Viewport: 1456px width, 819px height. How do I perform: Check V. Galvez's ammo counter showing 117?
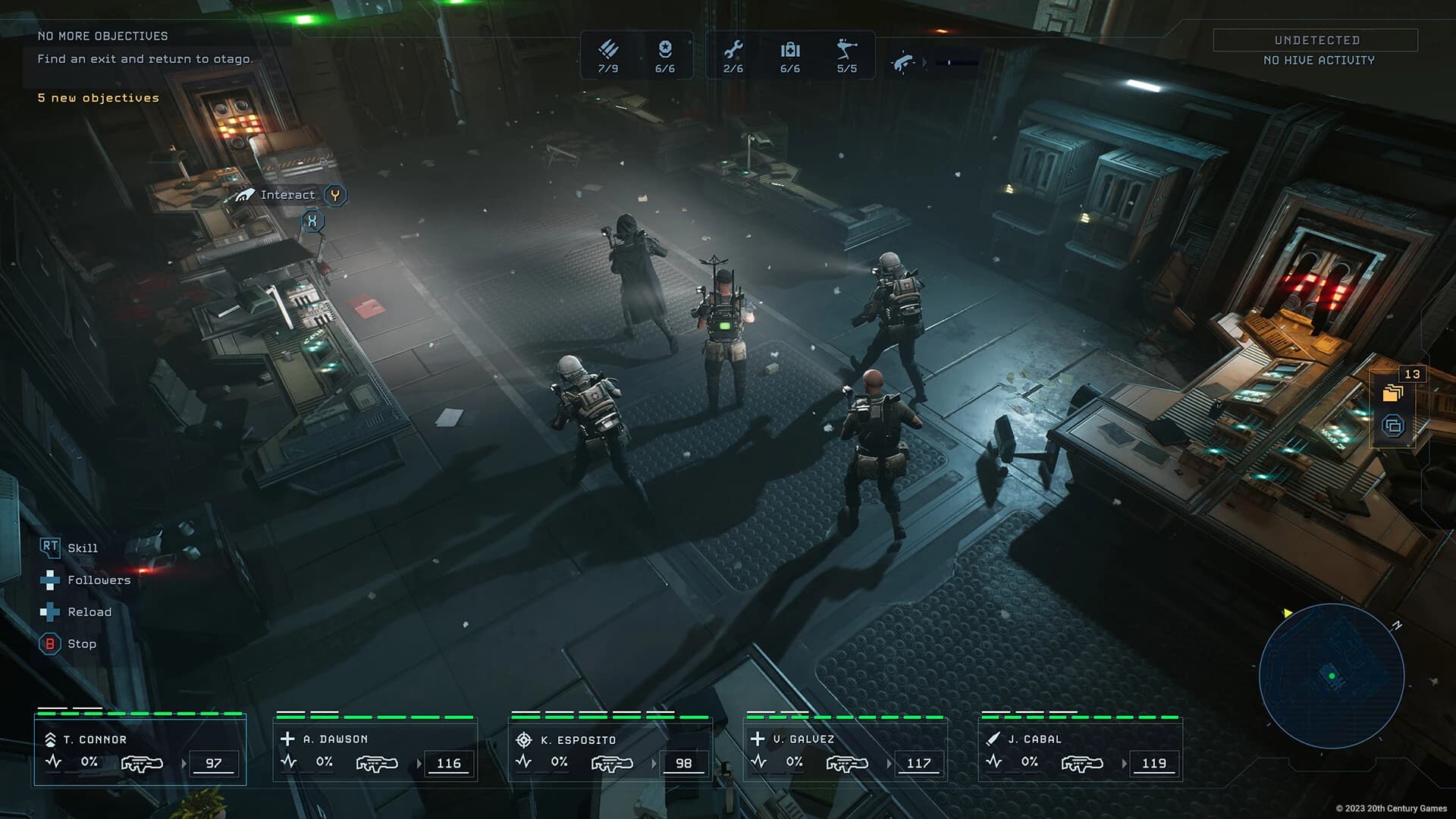918,764
